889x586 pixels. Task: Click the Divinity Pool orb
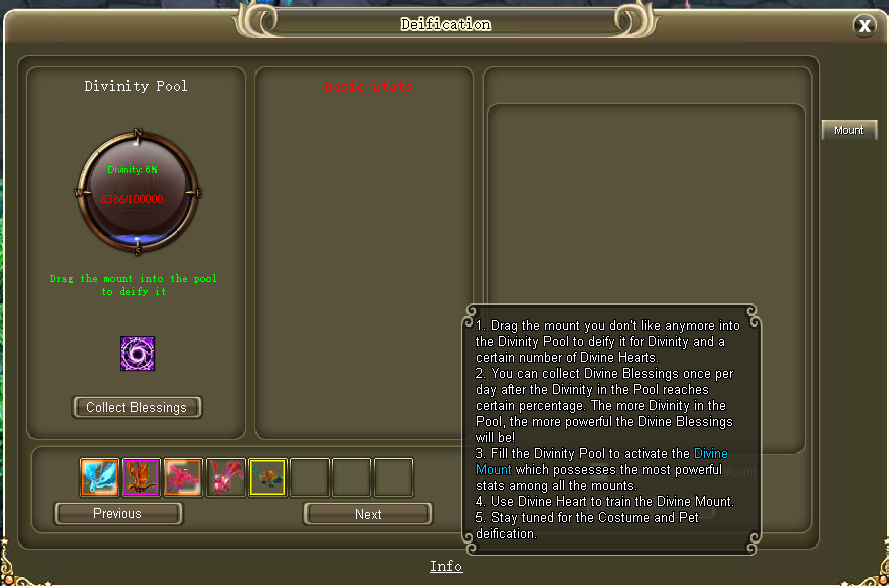pos(137,191)
